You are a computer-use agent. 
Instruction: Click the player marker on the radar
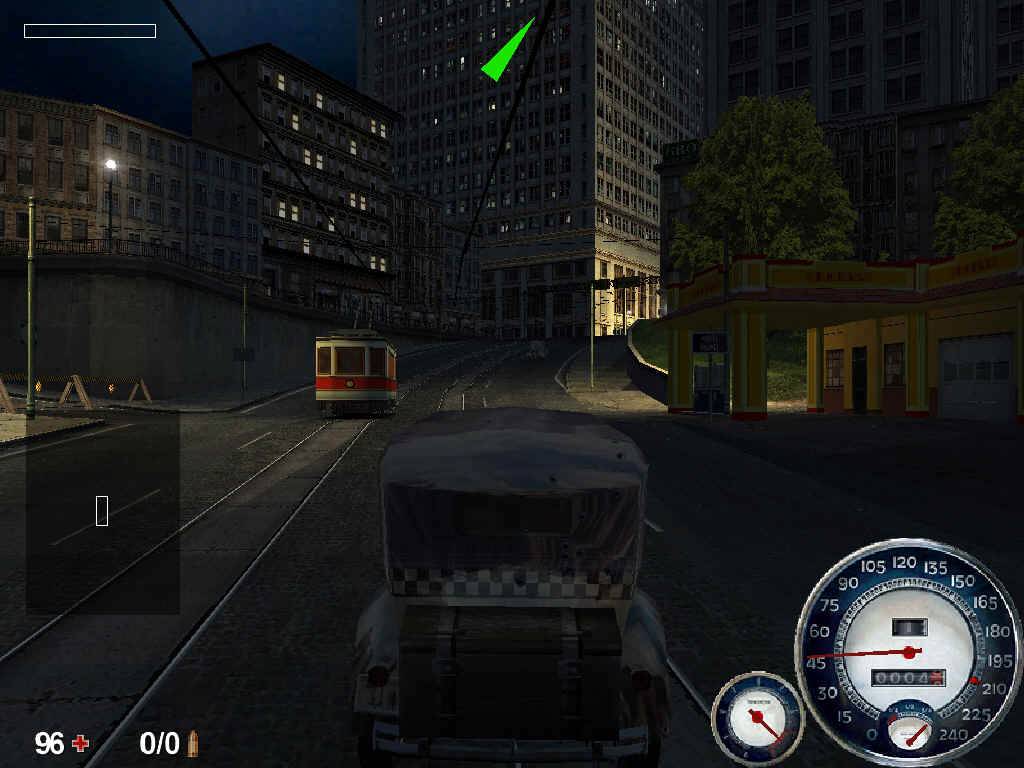pos(102,510)
